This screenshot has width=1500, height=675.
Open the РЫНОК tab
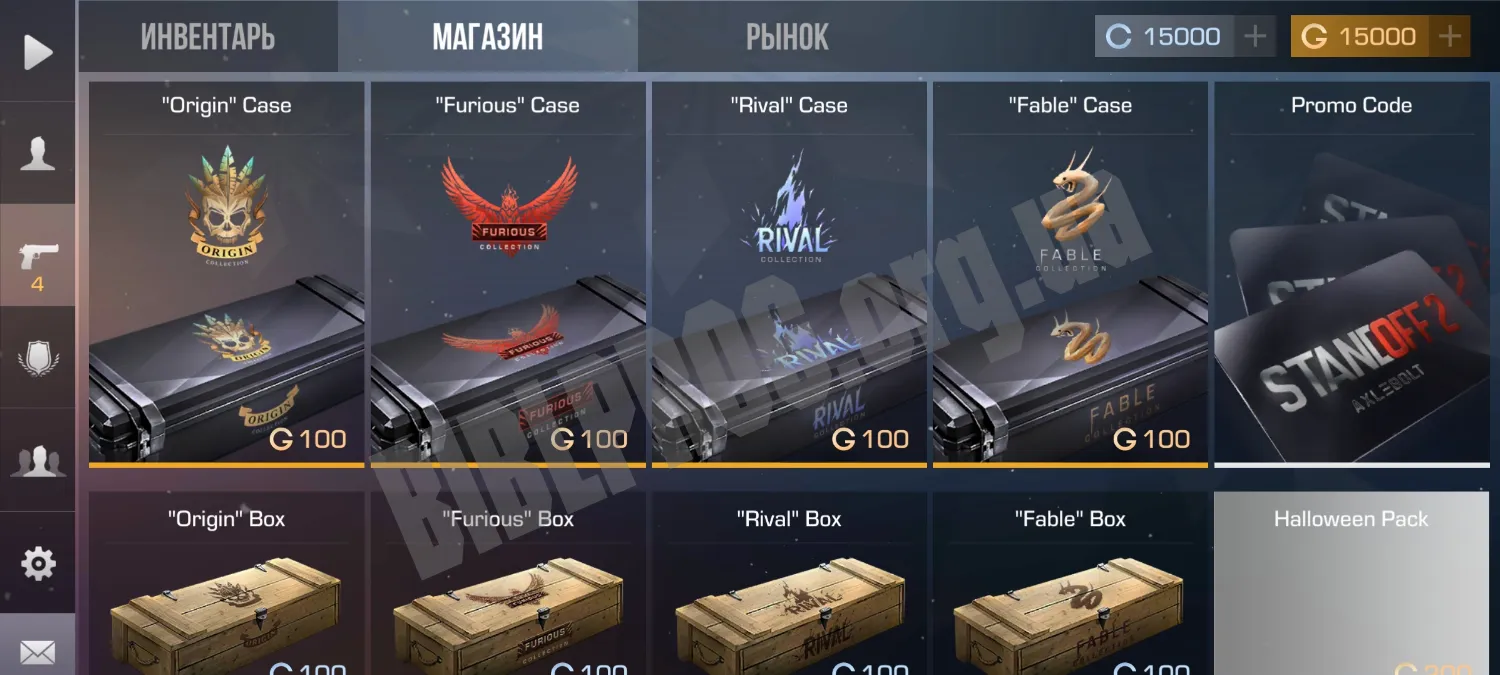tap(787, 37)
